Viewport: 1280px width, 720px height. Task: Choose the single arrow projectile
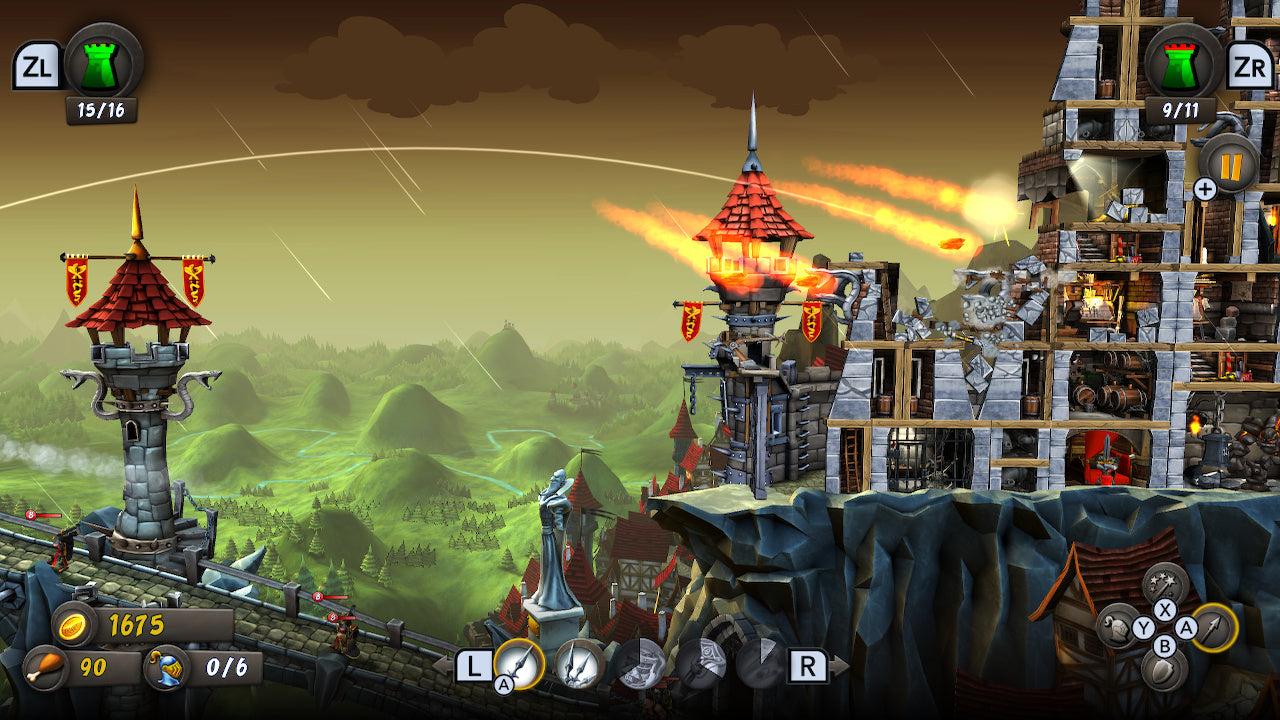pos(520,663)
